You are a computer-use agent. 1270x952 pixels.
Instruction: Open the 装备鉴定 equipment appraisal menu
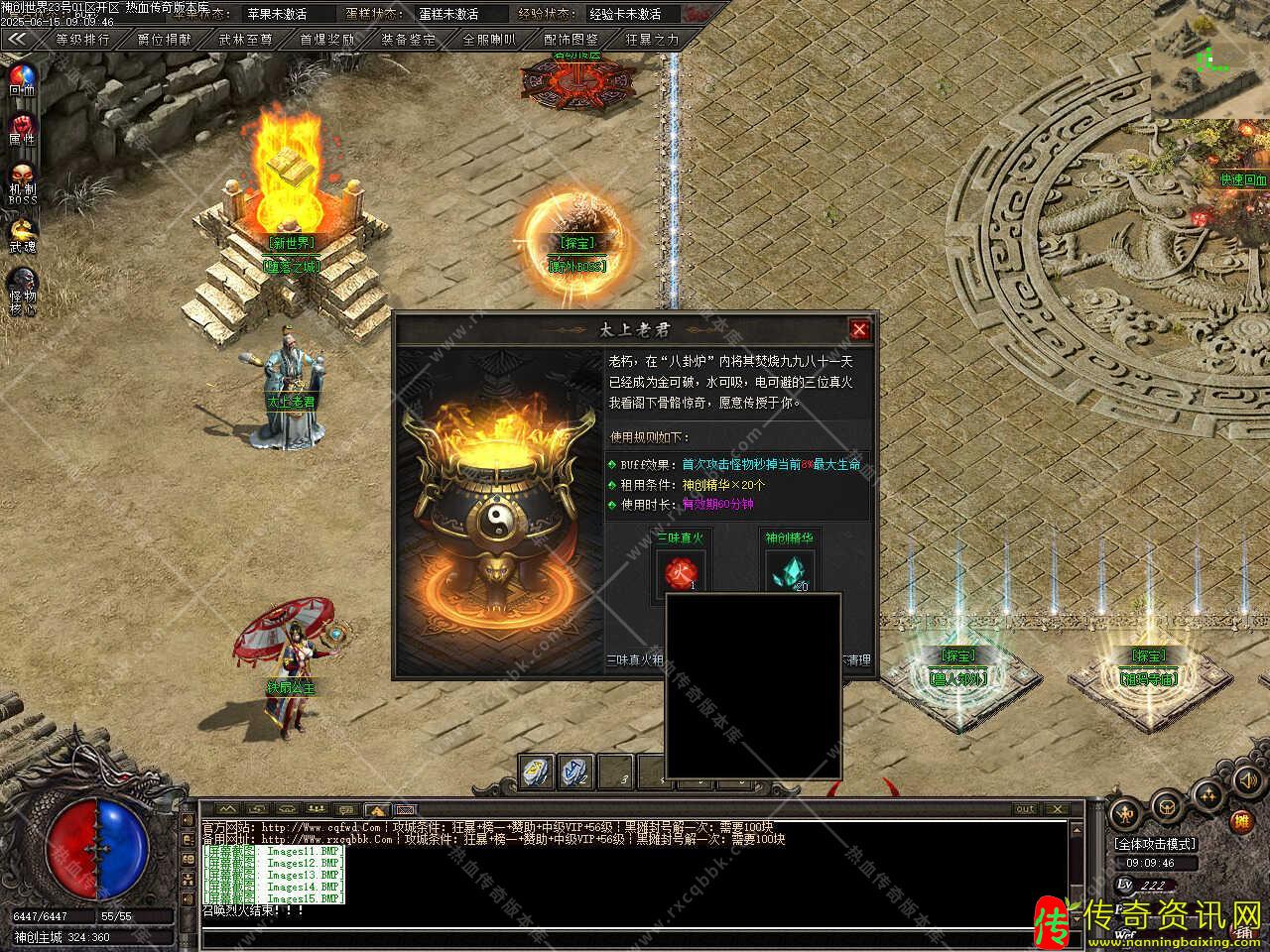409,41
